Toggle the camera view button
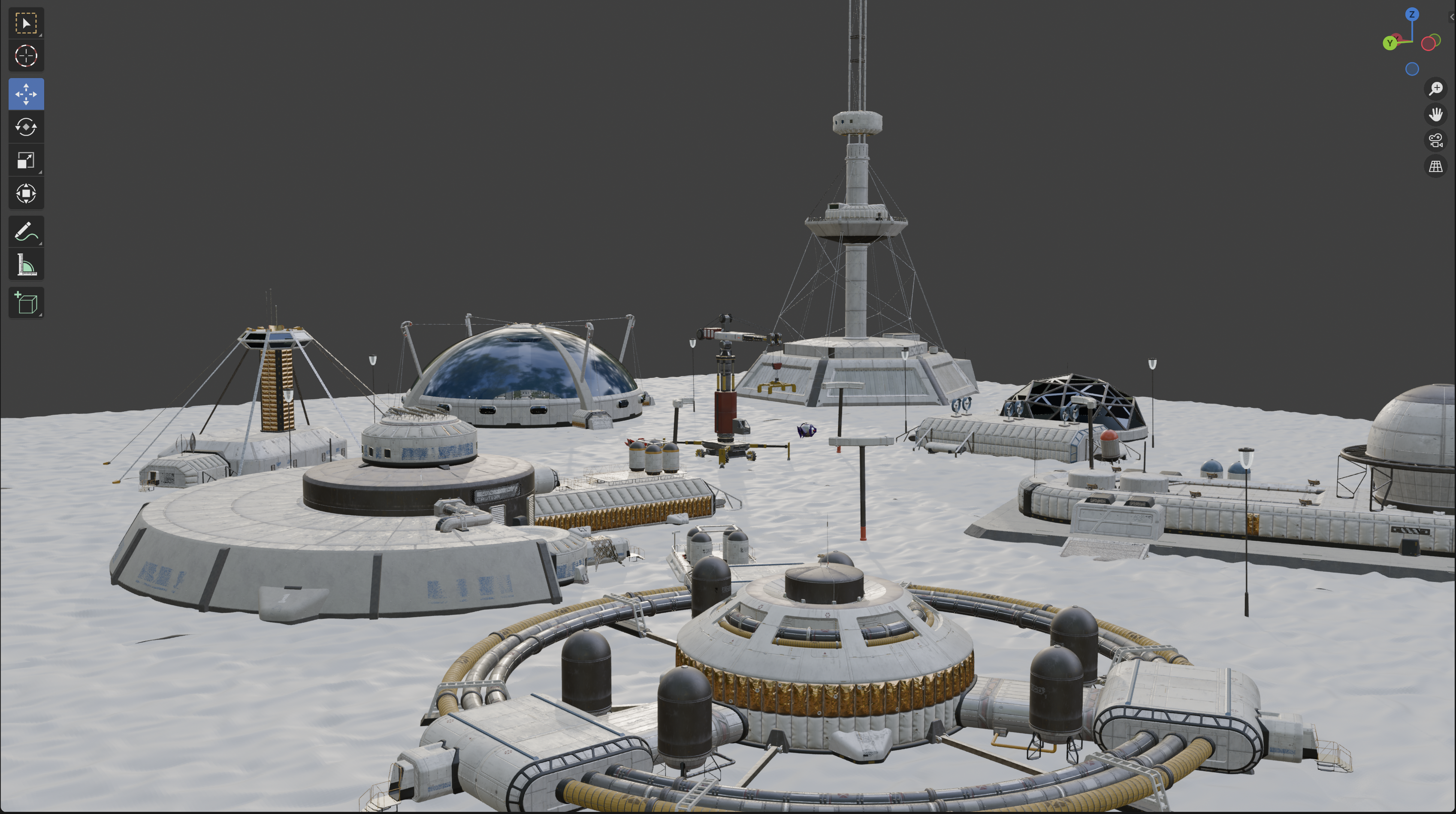 click(x=1436, y=141)
